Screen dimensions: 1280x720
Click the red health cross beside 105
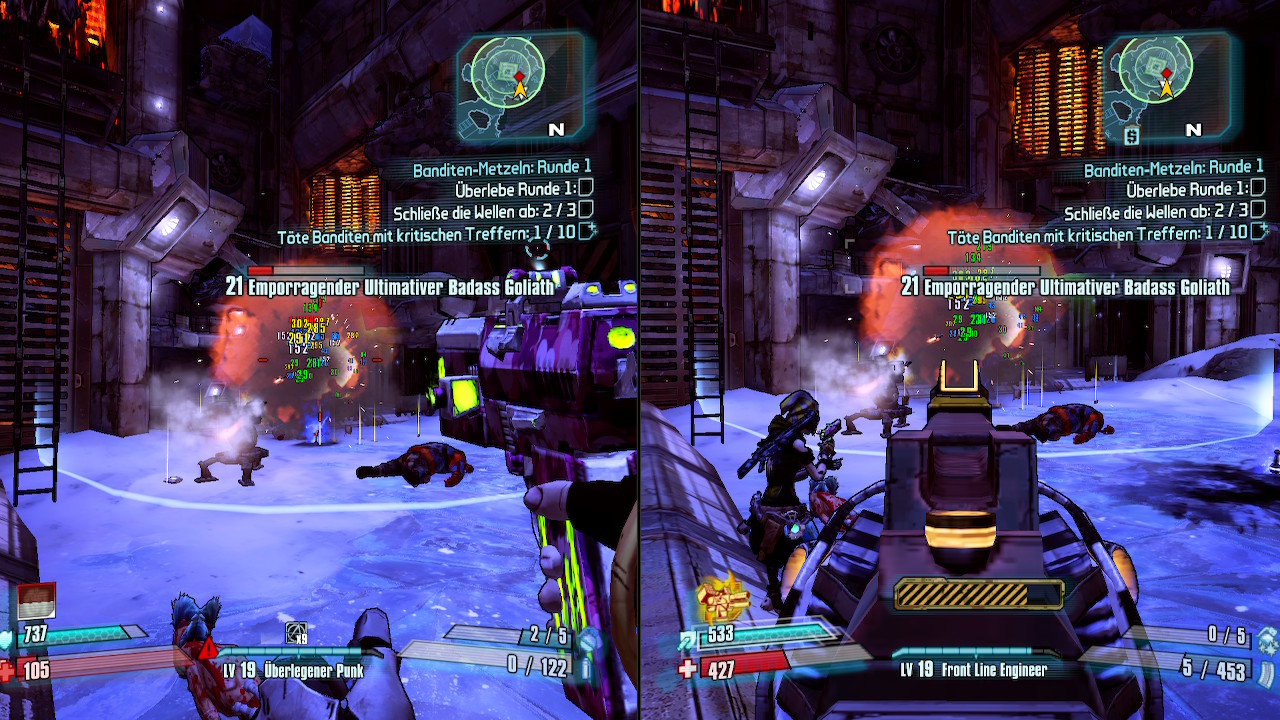click(x=9, y=671)
